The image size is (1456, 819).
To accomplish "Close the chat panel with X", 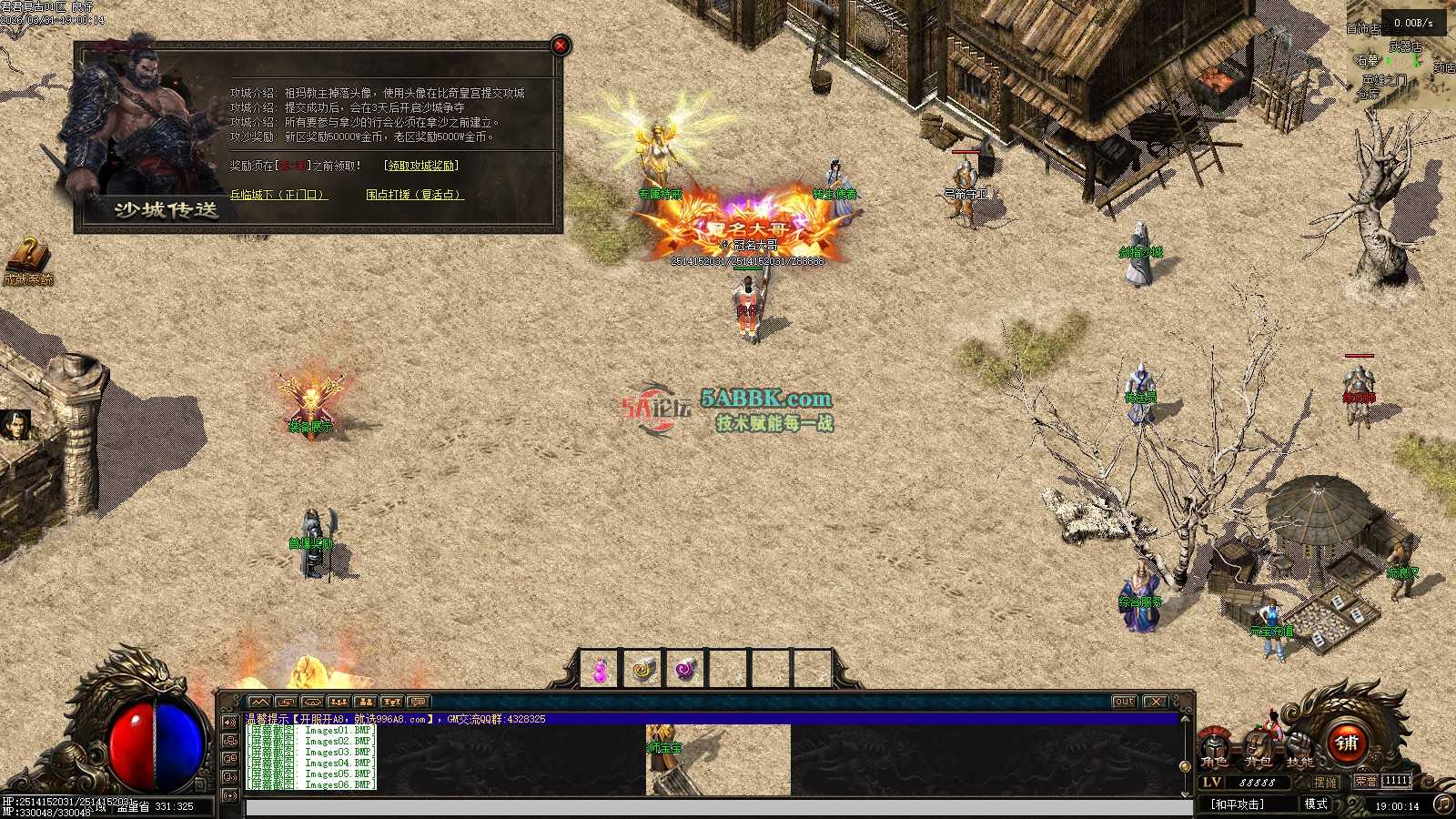I will tap(1155, 702).
